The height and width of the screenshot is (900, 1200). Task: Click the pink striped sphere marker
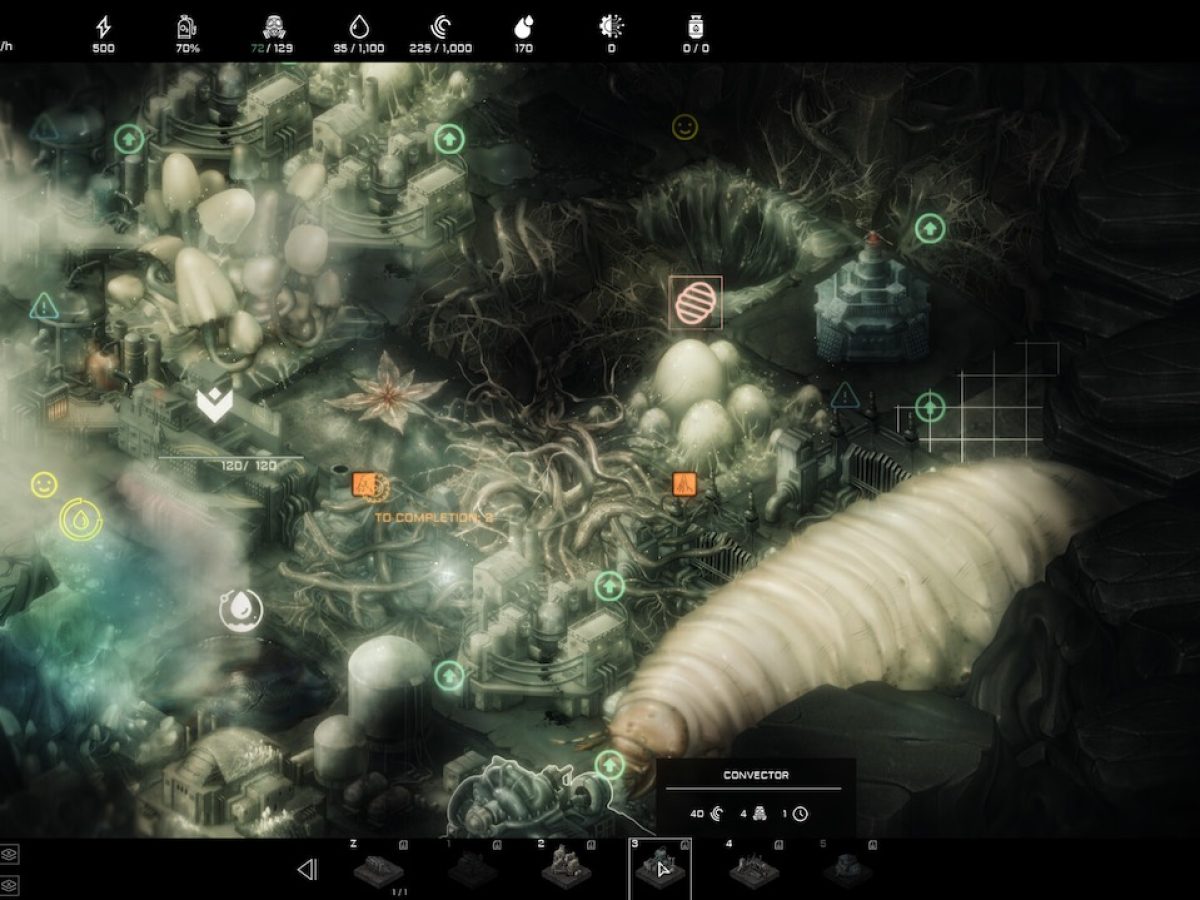point(695,303)
